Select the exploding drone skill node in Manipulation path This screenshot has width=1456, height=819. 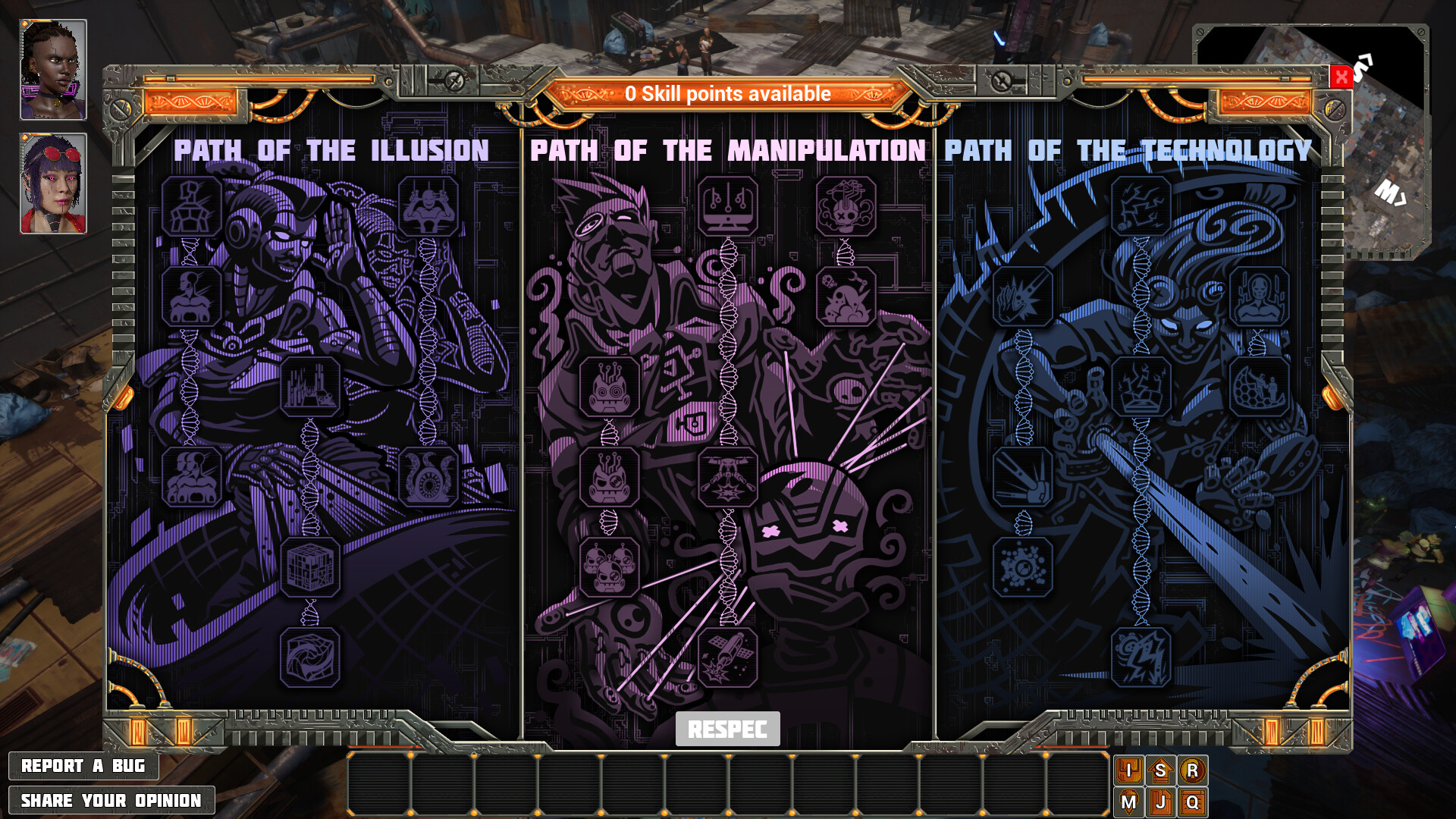726,478
